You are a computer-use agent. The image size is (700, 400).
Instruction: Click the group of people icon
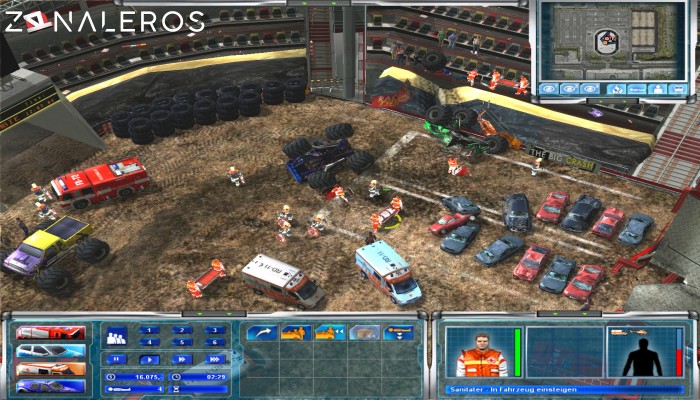115,337
